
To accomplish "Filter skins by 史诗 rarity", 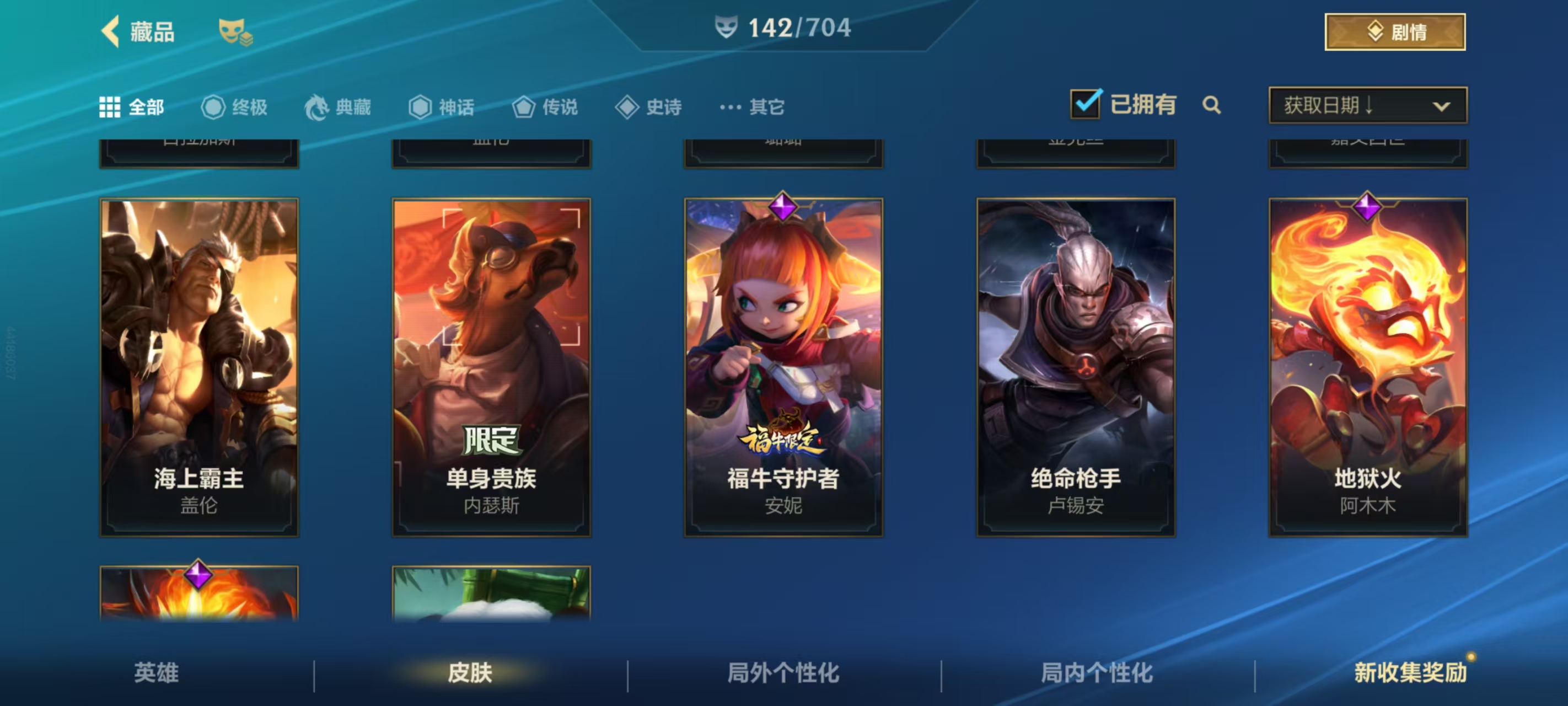I will pos(648,107).
